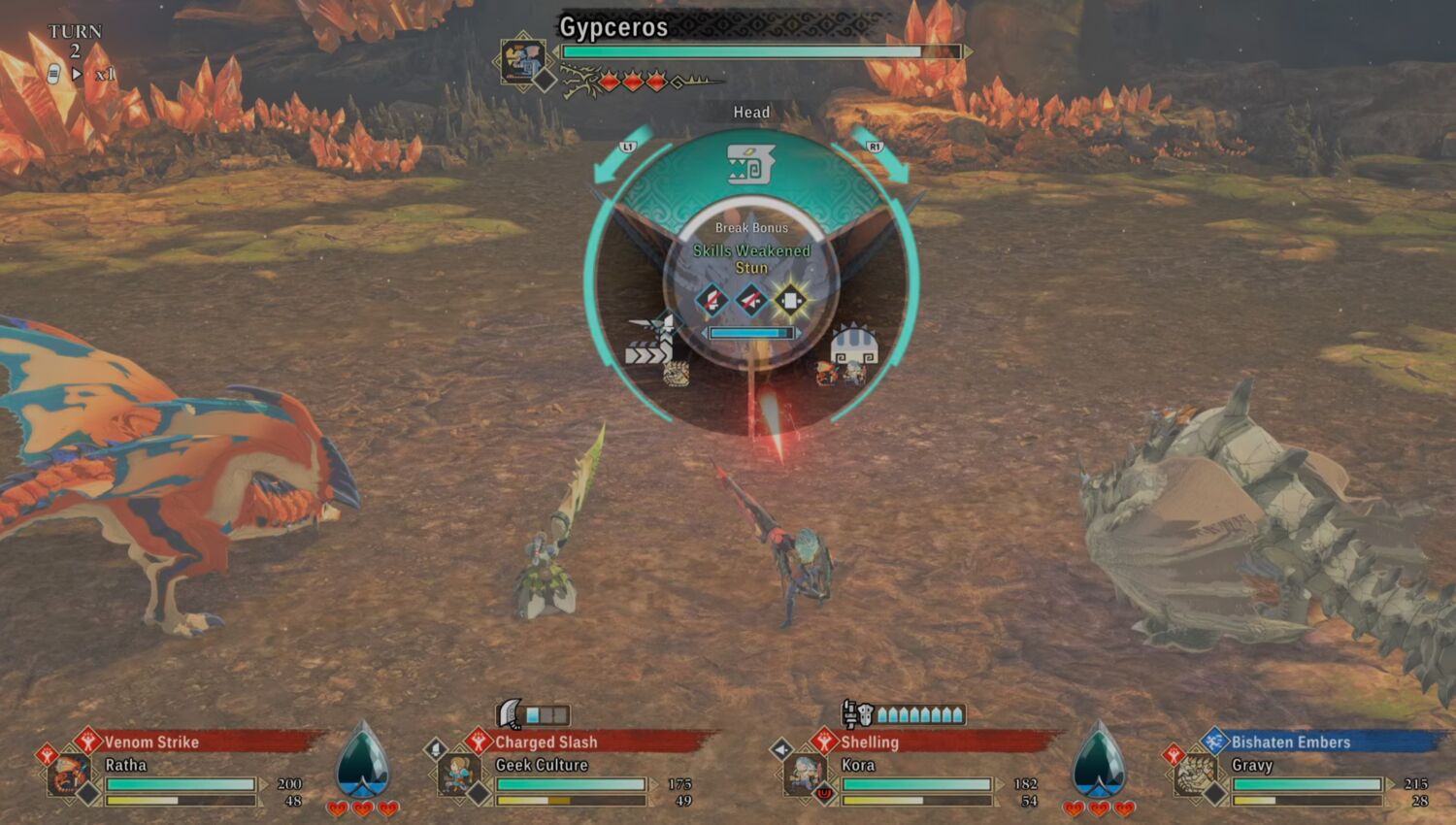Image resolution: width=1456 pixels, height=825 pixels.
Task: Select the Head target segment
Action: (x=749, y=165)
